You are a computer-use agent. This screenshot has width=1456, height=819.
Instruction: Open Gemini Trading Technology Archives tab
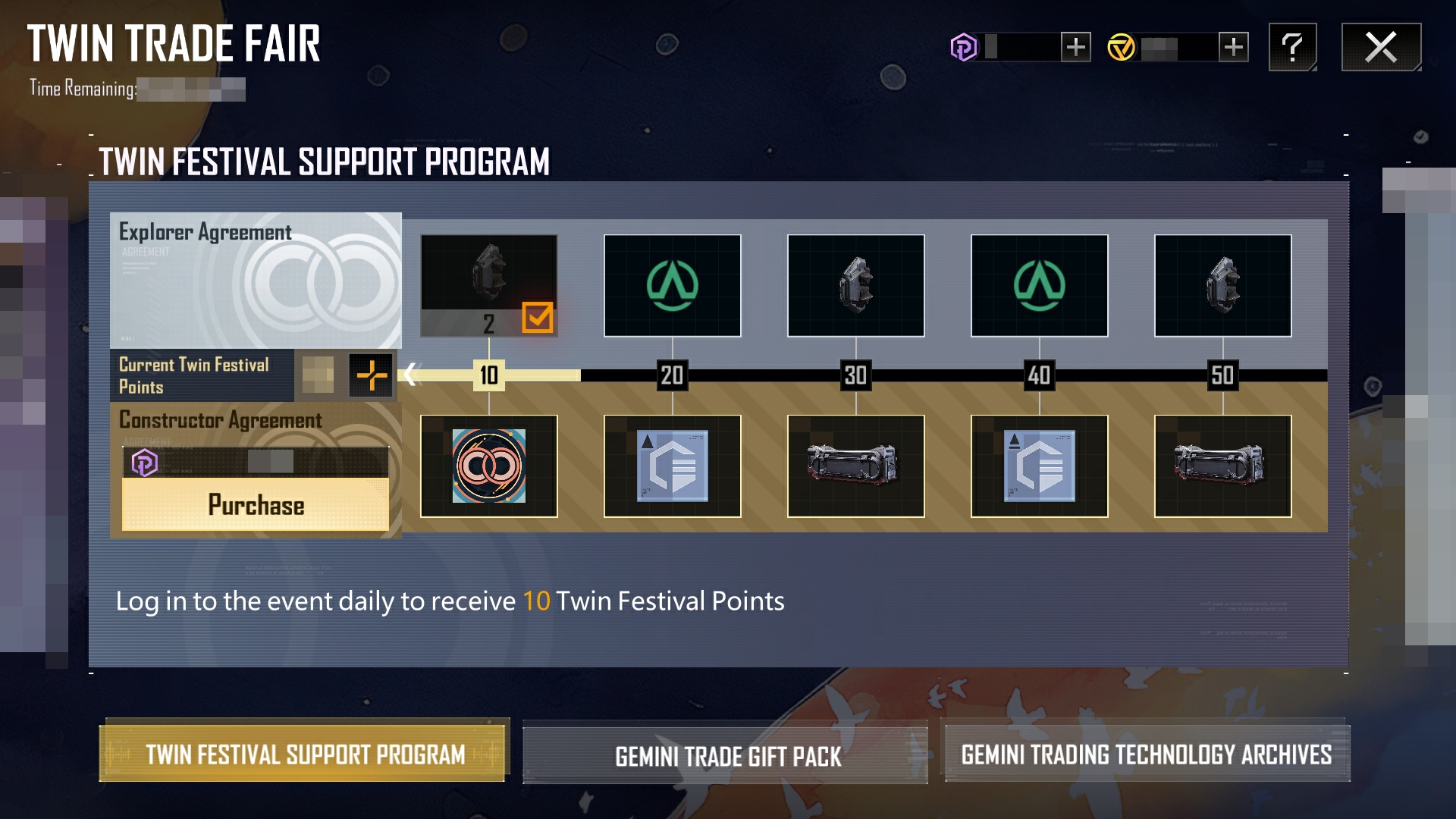coord(1146,754)
